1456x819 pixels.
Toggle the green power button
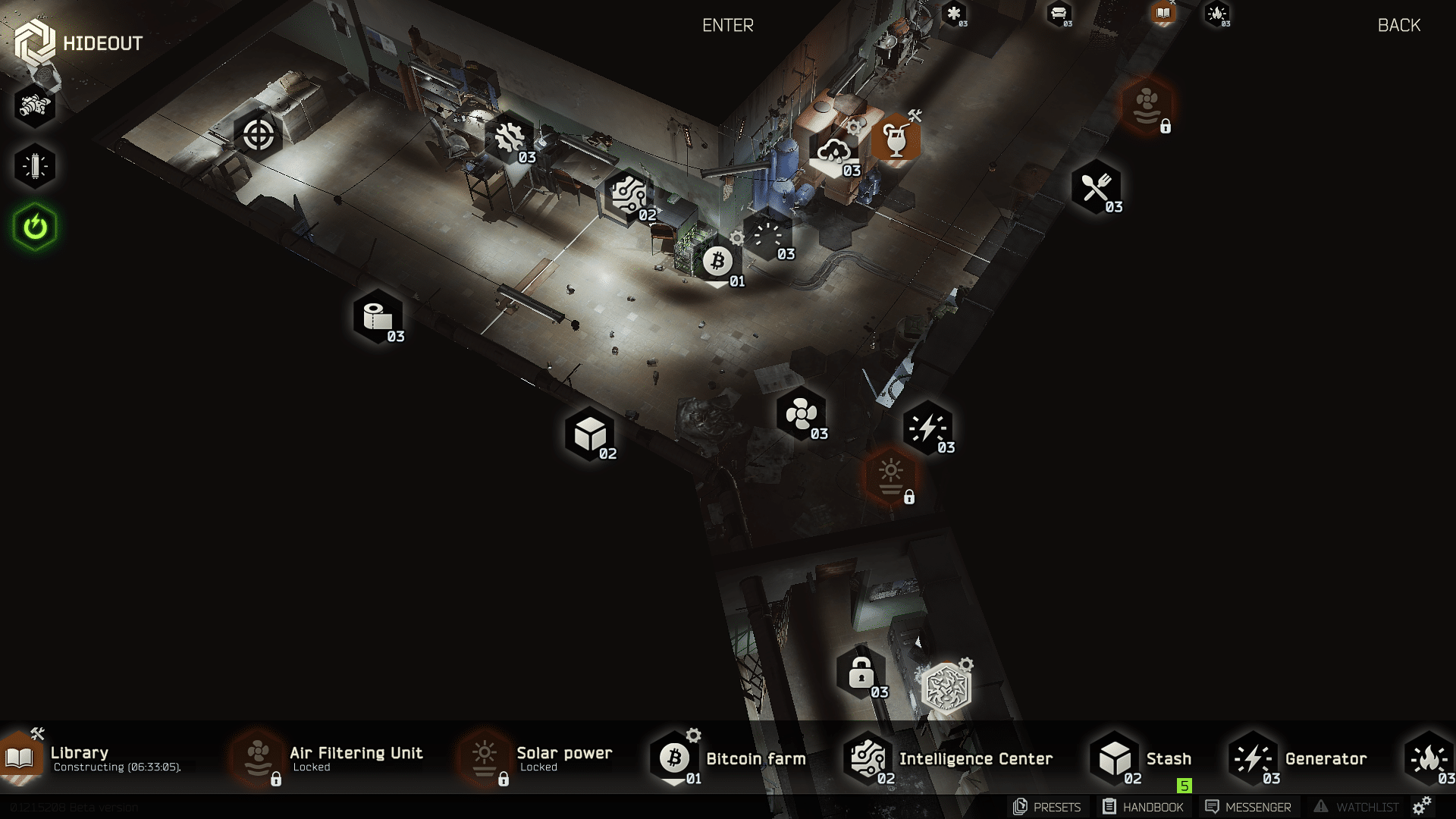pyautogui.click(x=35, y=227)
